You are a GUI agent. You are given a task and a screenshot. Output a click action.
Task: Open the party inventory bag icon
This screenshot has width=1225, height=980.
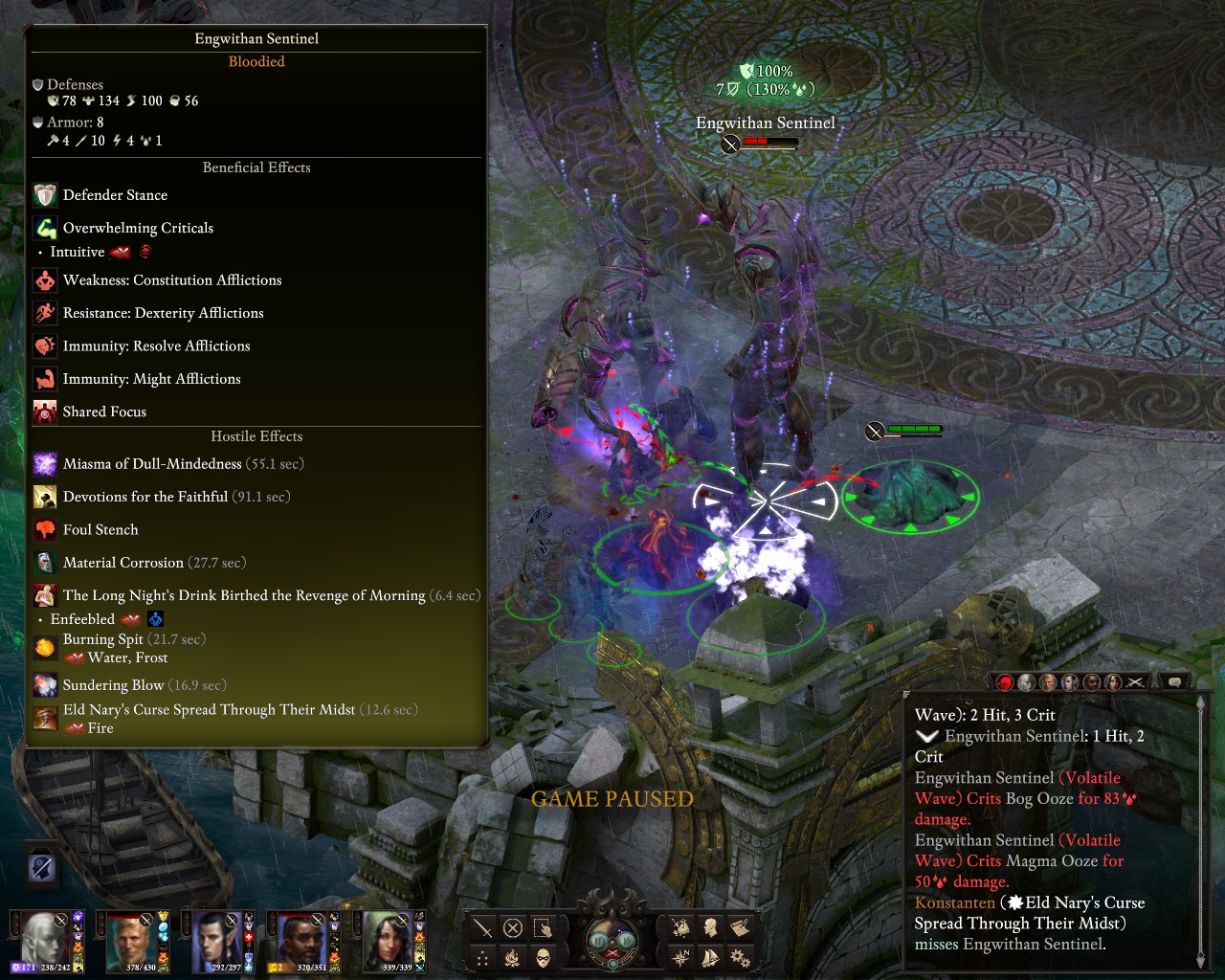681,927
